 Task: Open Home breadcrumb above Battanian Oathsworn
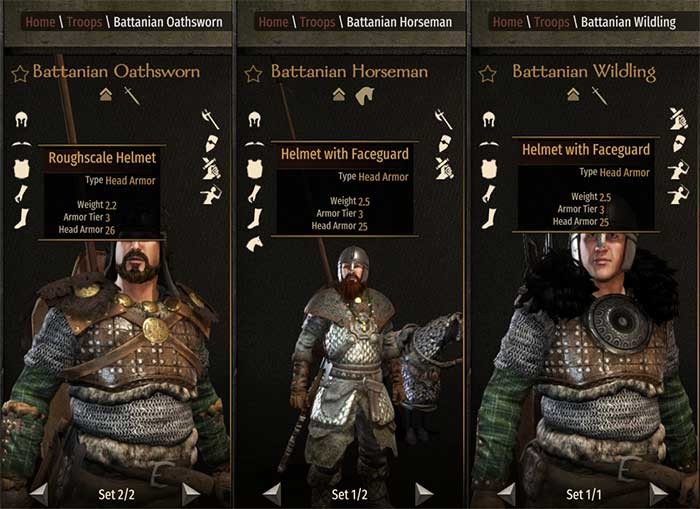(41, 22)
